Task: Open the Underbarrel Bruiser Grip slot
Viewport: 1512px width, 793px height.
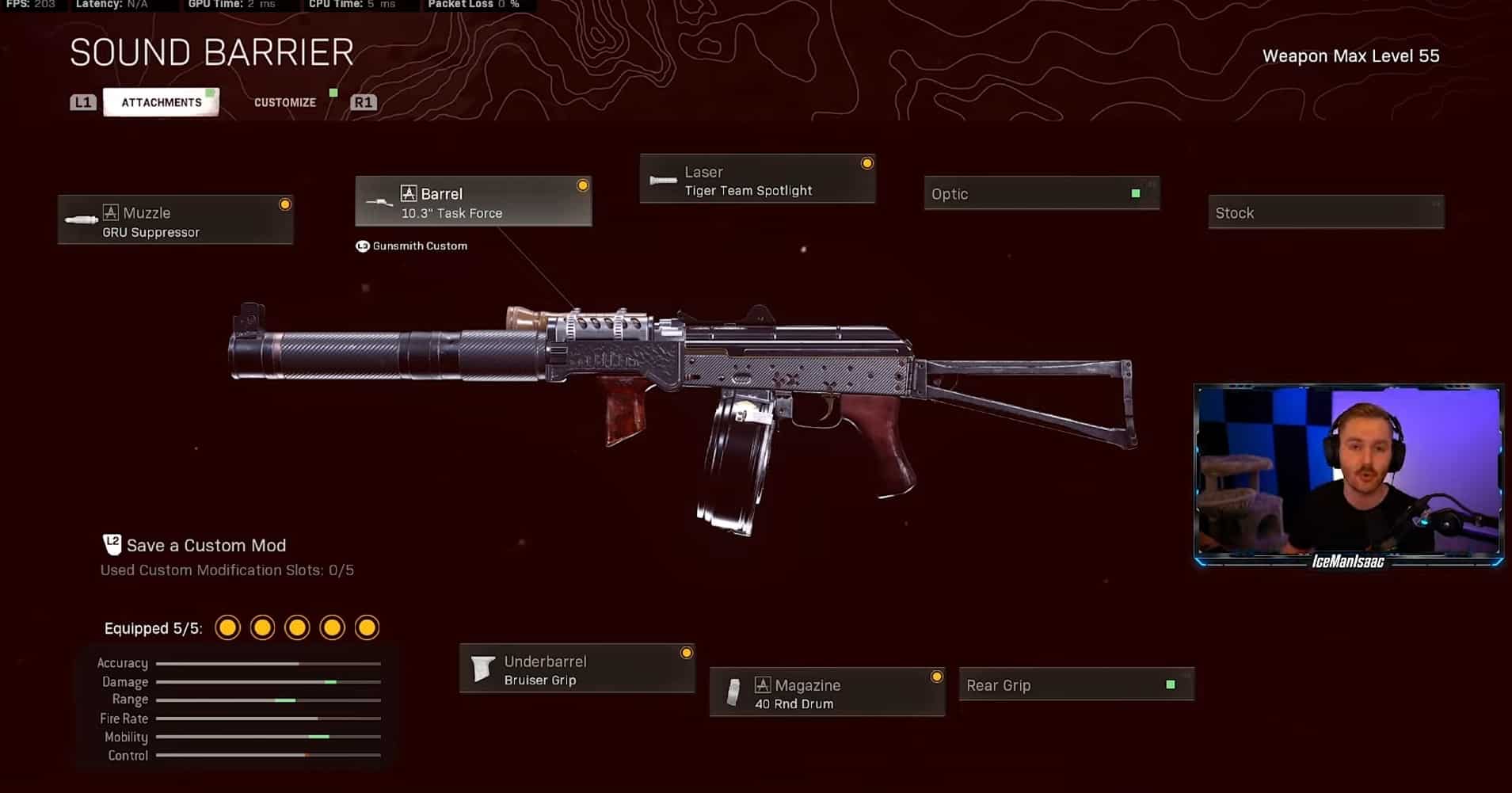Action: [x=577, y=669]
